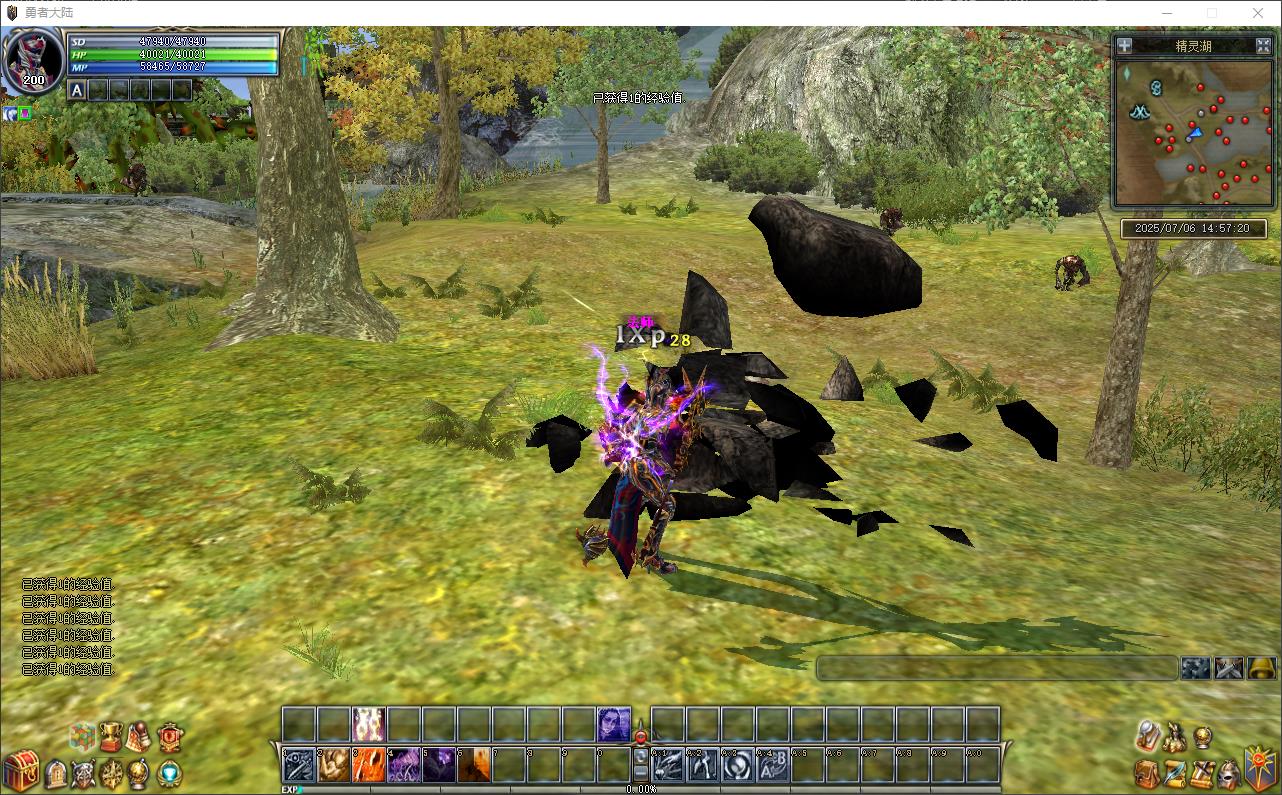Activate the fire slash skill in slot 3
Image resolution: width=1282 pixels, height=795 pixels.
[x=369, y=765]
